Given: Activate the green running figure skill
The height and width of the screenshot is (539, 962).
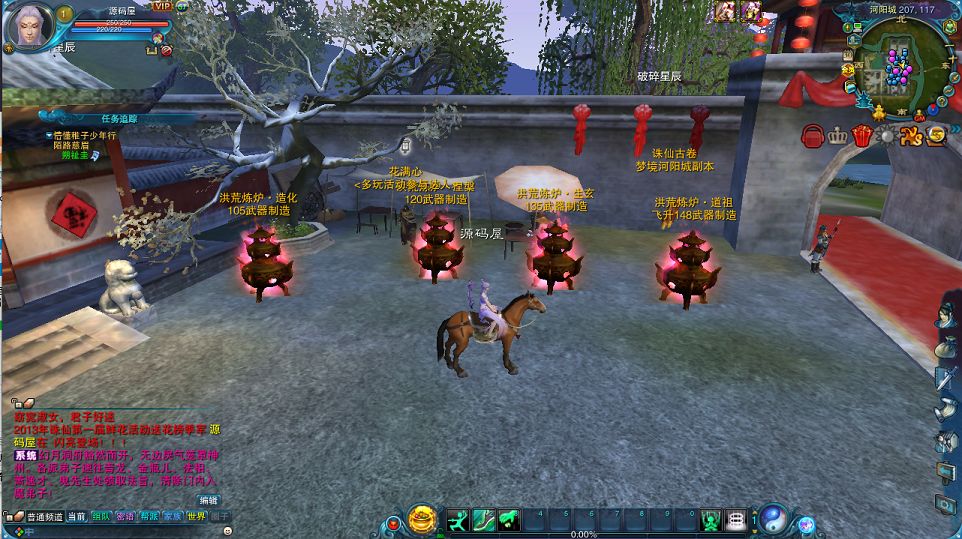Looking at the screenshot, I should (x=458, y=520).
